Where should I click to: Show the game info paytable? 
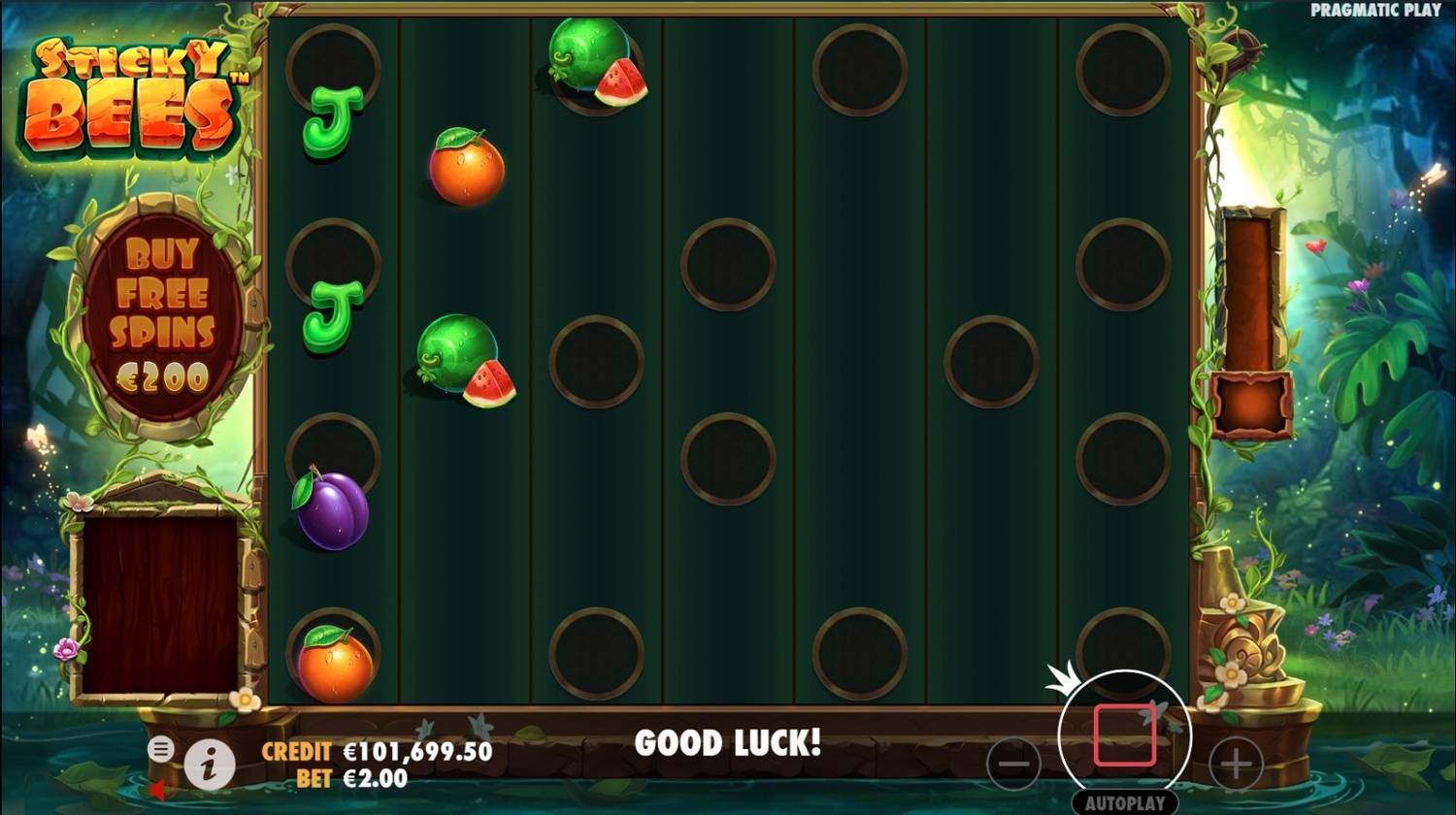210,765
